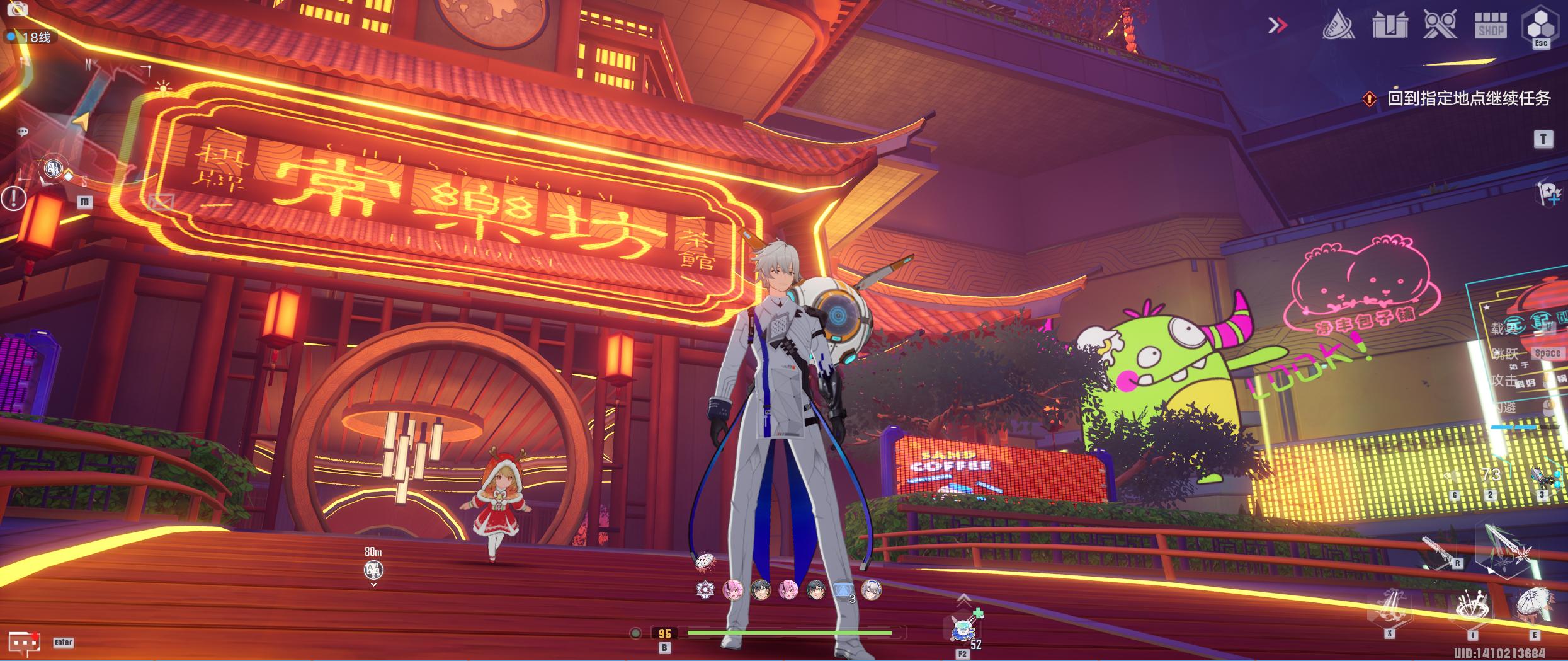Screen dimensions: 1568x661
Task: Open the chat box icon
Action: [x=24, y=642]
